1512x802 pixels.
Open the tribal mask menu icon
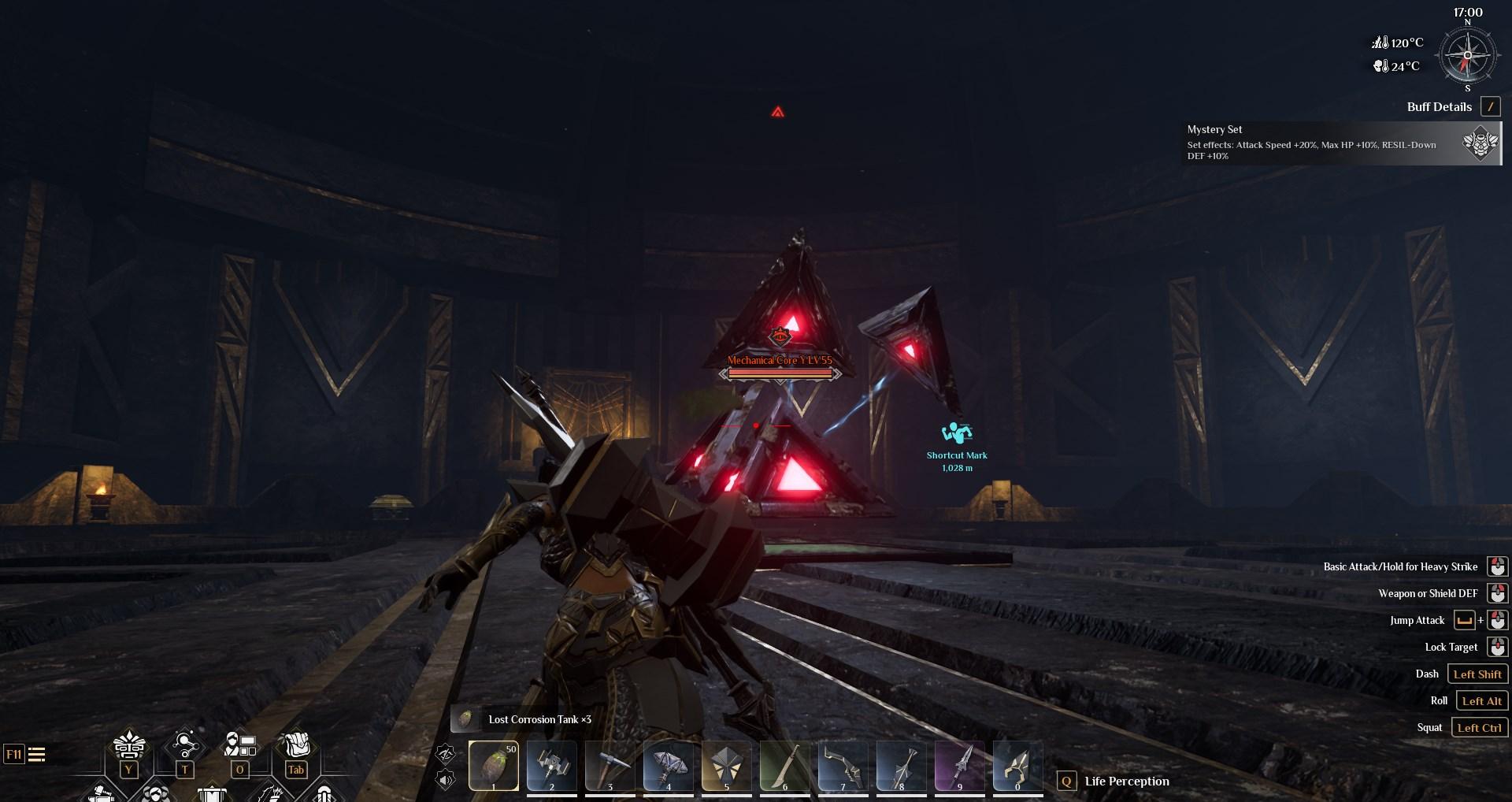click(129, 746)
